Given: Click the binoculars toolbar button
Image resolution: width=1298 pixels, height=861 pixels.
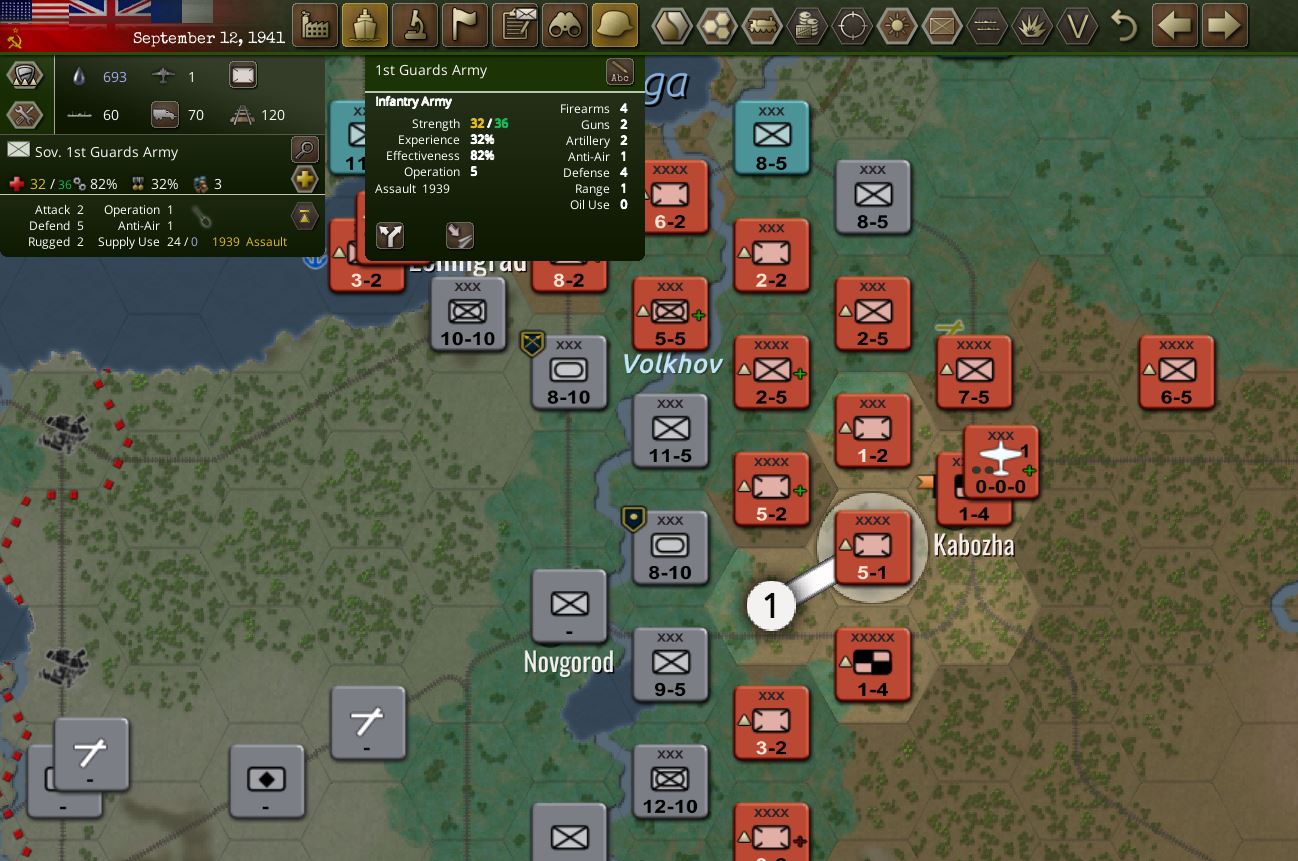Looking at the screenshot, I should [x=565, y=26].
